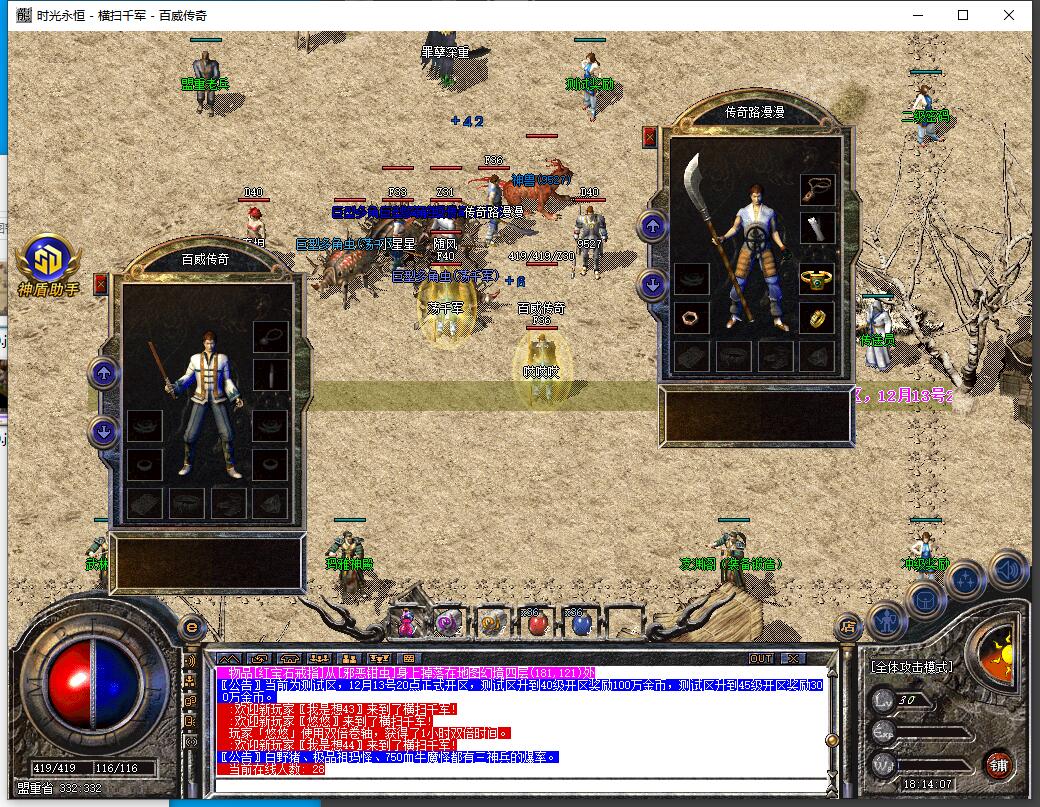The image size is (1040, 807).
Task: Close the 百威传奇 equipment panel
Action: (100, 284)
